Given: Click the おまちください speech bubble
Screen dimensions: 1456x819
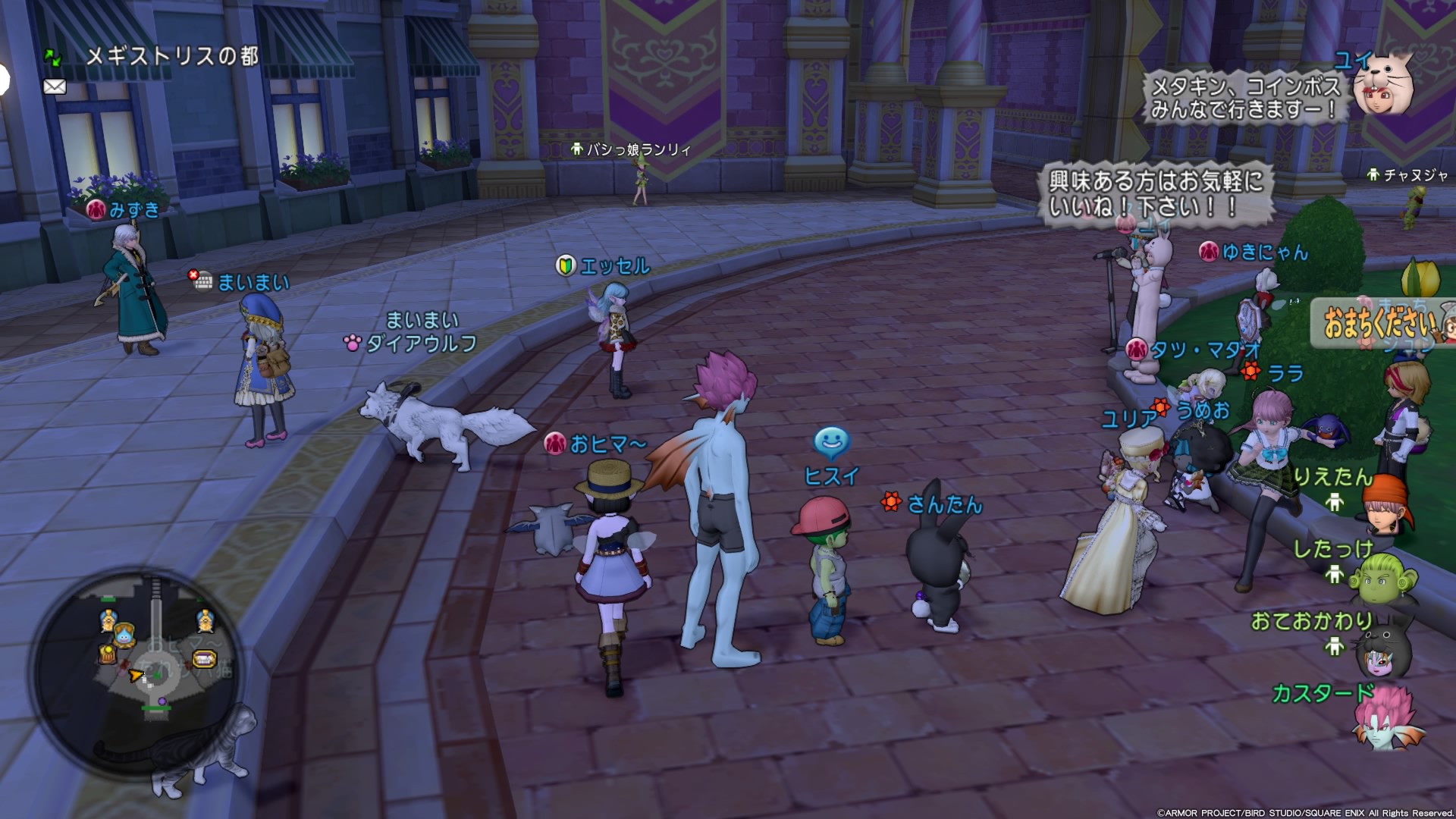Looking at the screenshot, I should pyautogui.click(x=1379, y=324).
